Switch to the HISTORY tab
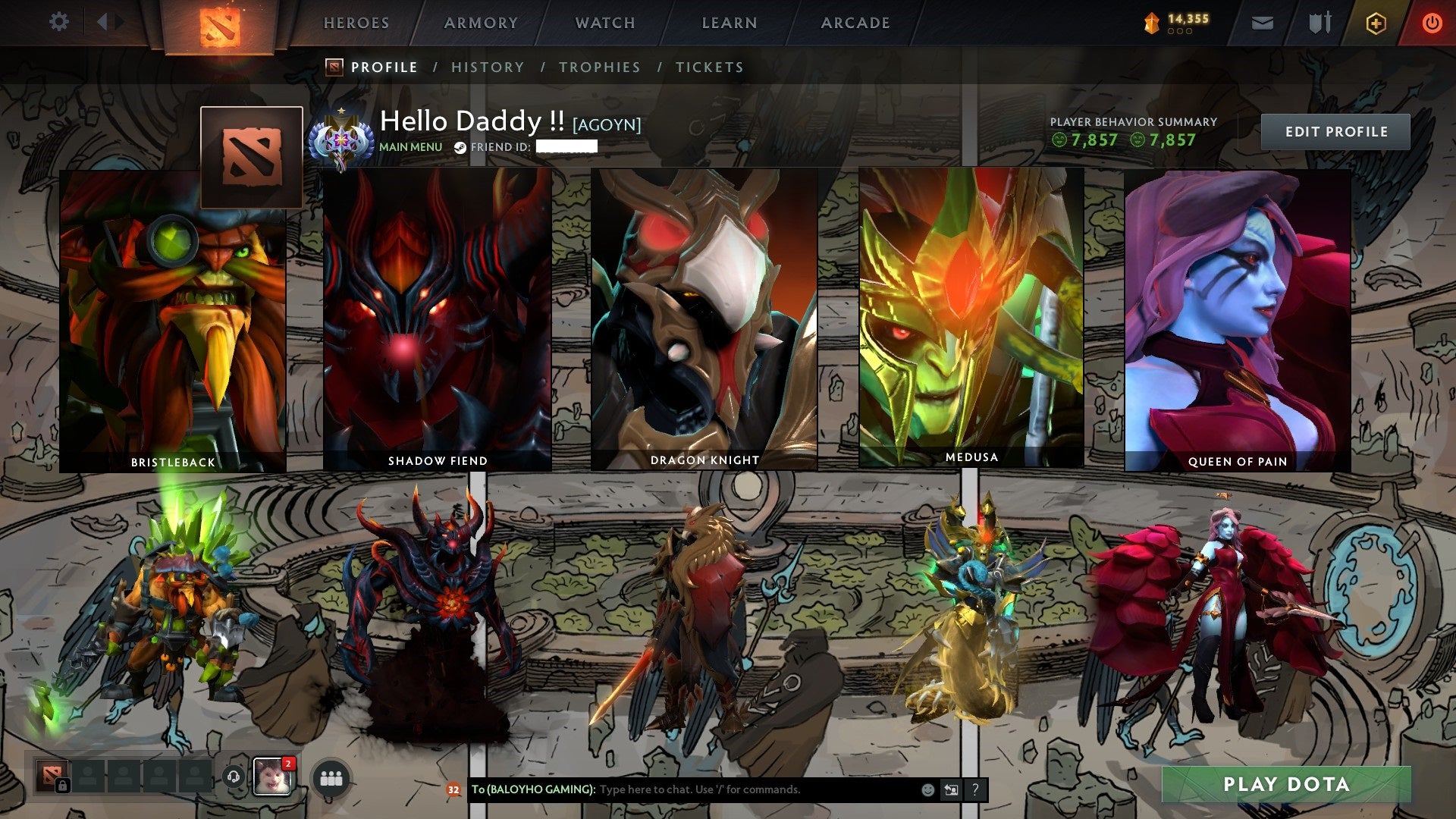 [x=488, y=67]
